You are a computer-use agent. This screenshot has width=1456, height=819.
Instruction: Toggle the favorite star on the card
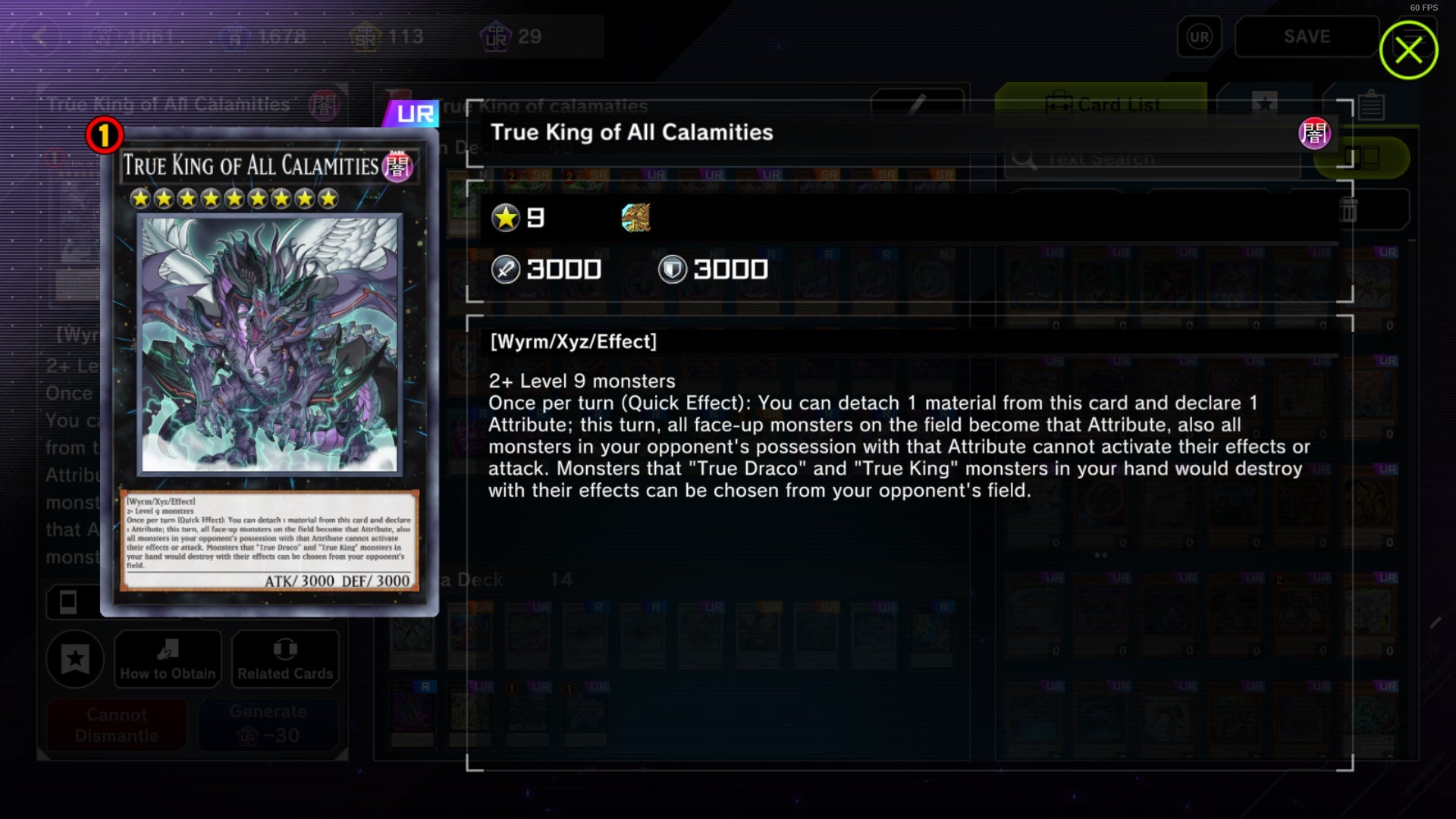[x=74, y=660]
